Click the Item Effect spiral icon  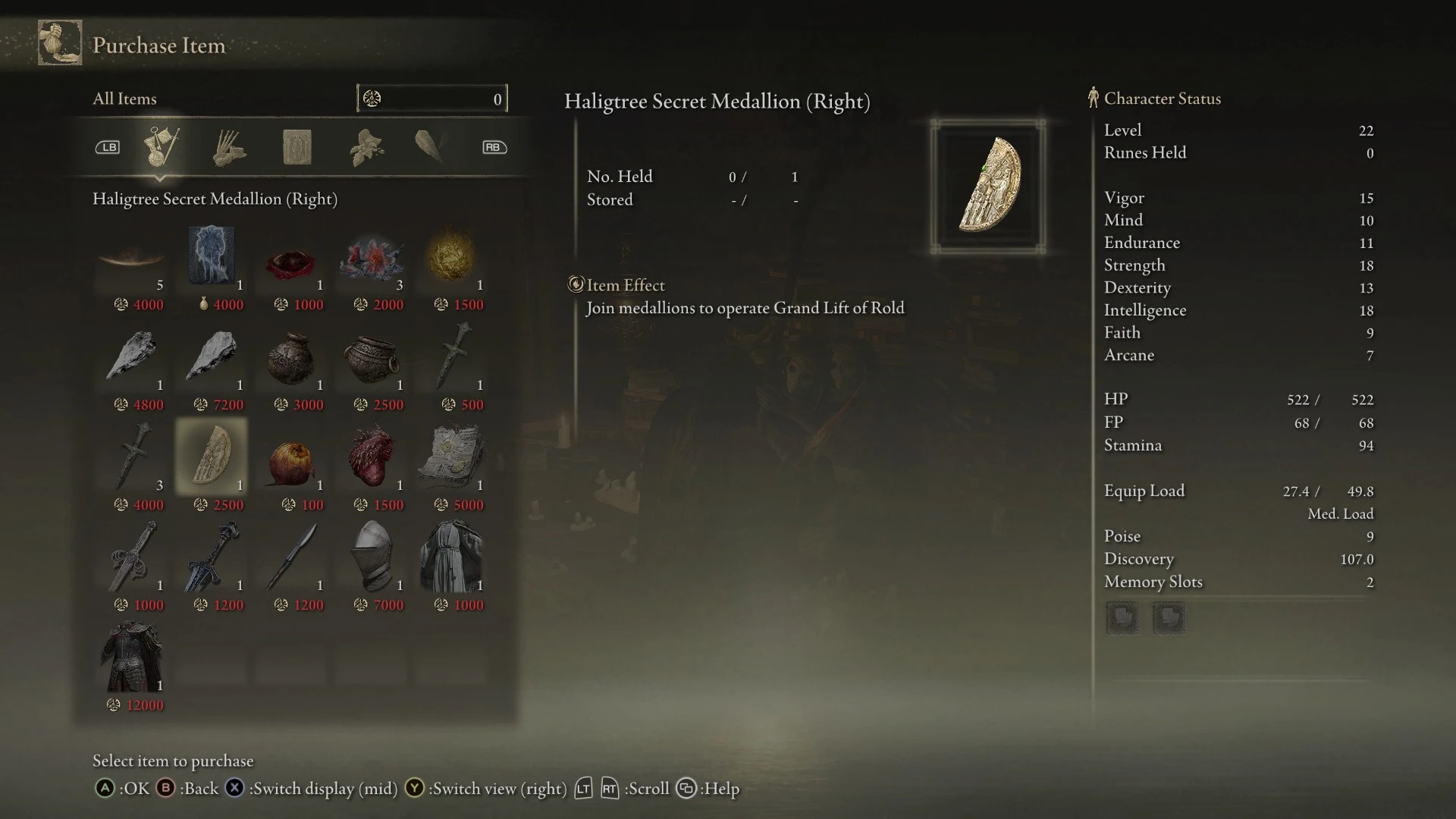coord(576,285)
